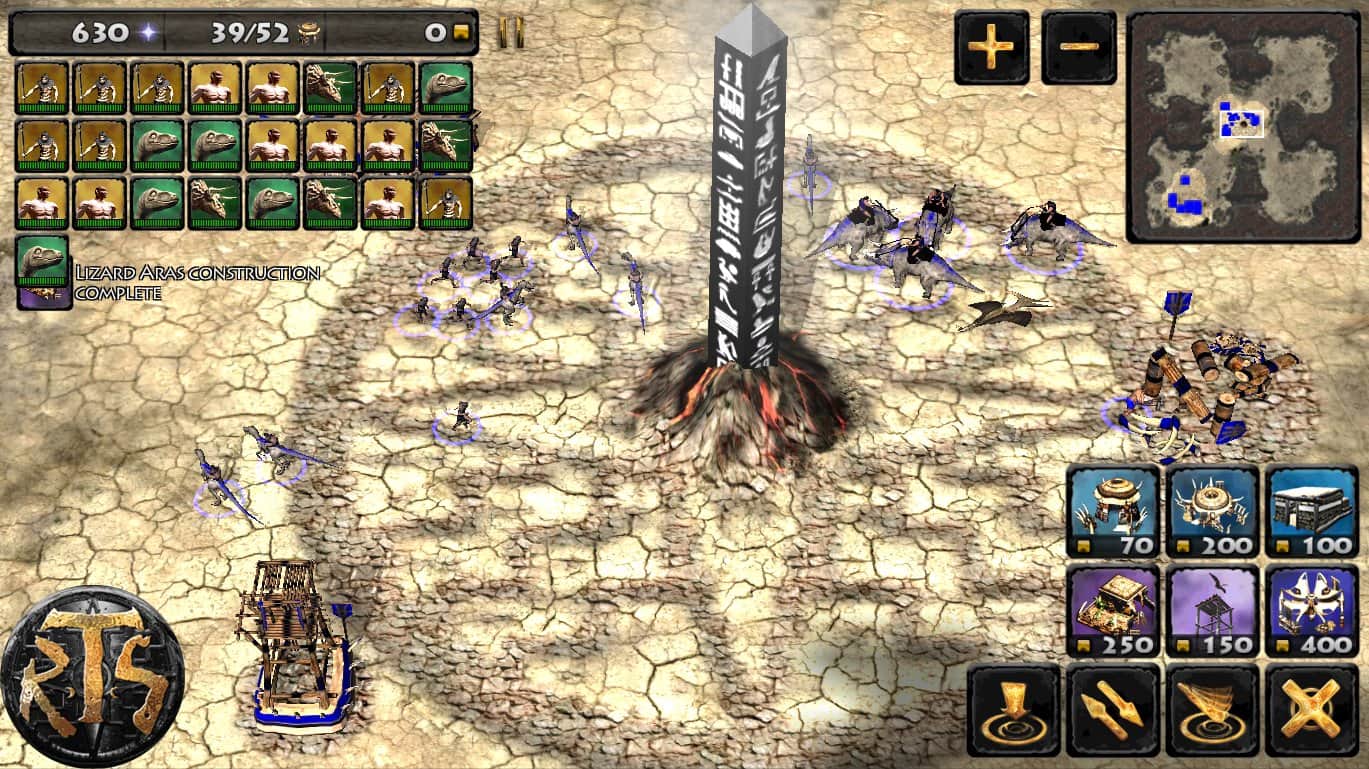Zoom out with the minus button
Image resolution: width=1369 pixels, height=769 pixels.
1078,47
